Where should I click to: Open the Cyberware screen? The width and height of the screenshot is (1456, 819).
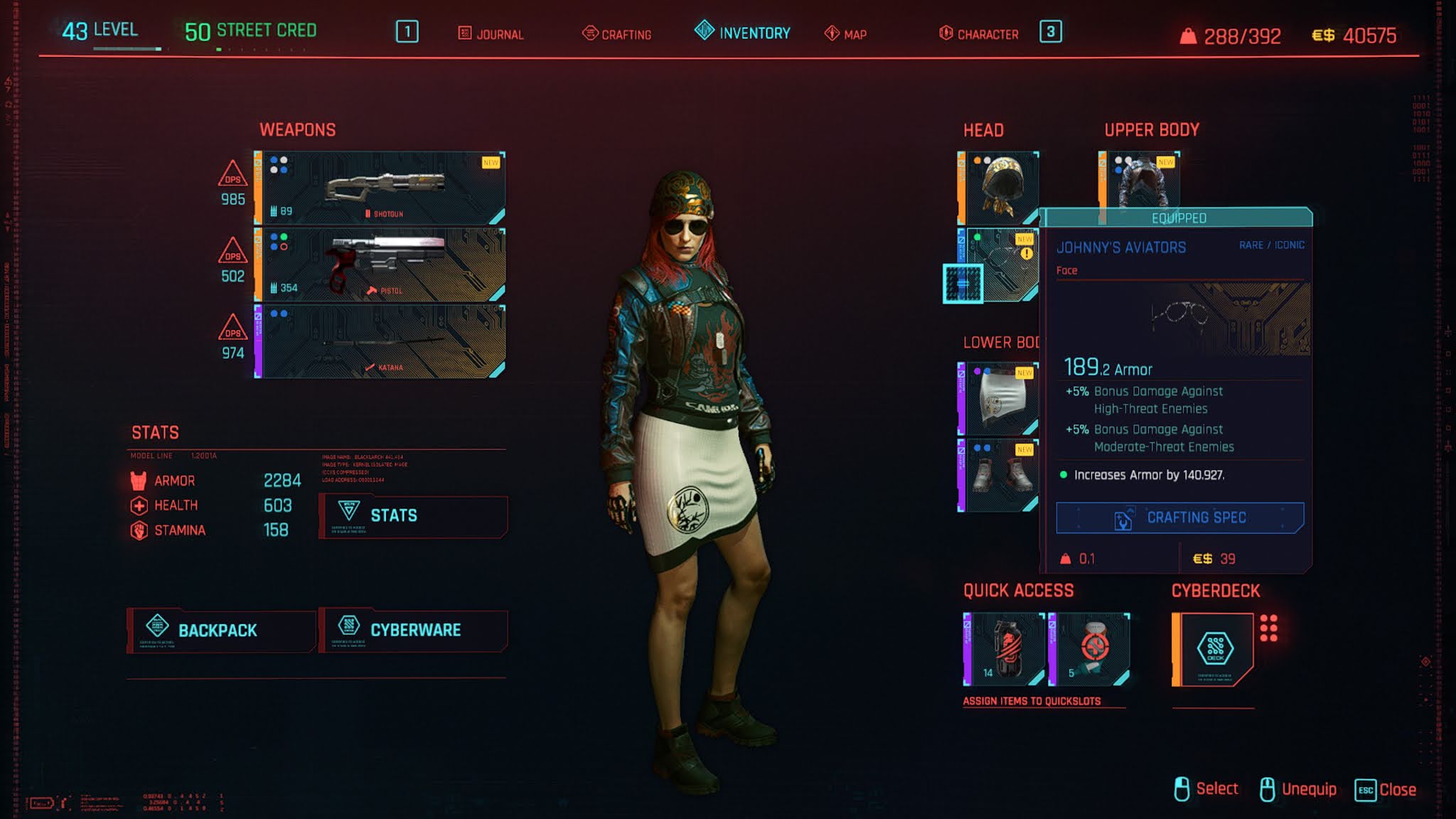tap(414, 631)
